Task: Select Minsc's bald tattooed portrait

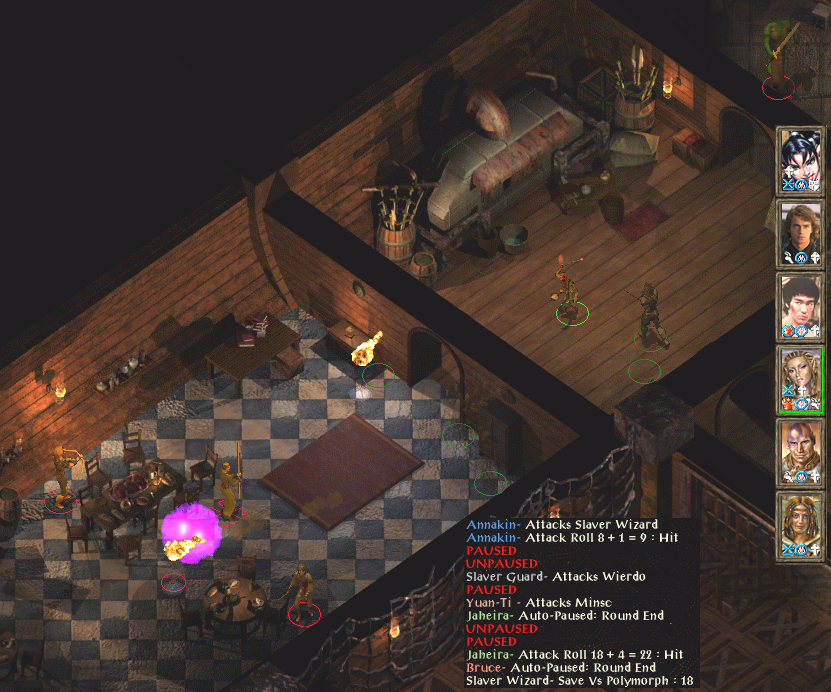Action: click(x=801, y=450)
